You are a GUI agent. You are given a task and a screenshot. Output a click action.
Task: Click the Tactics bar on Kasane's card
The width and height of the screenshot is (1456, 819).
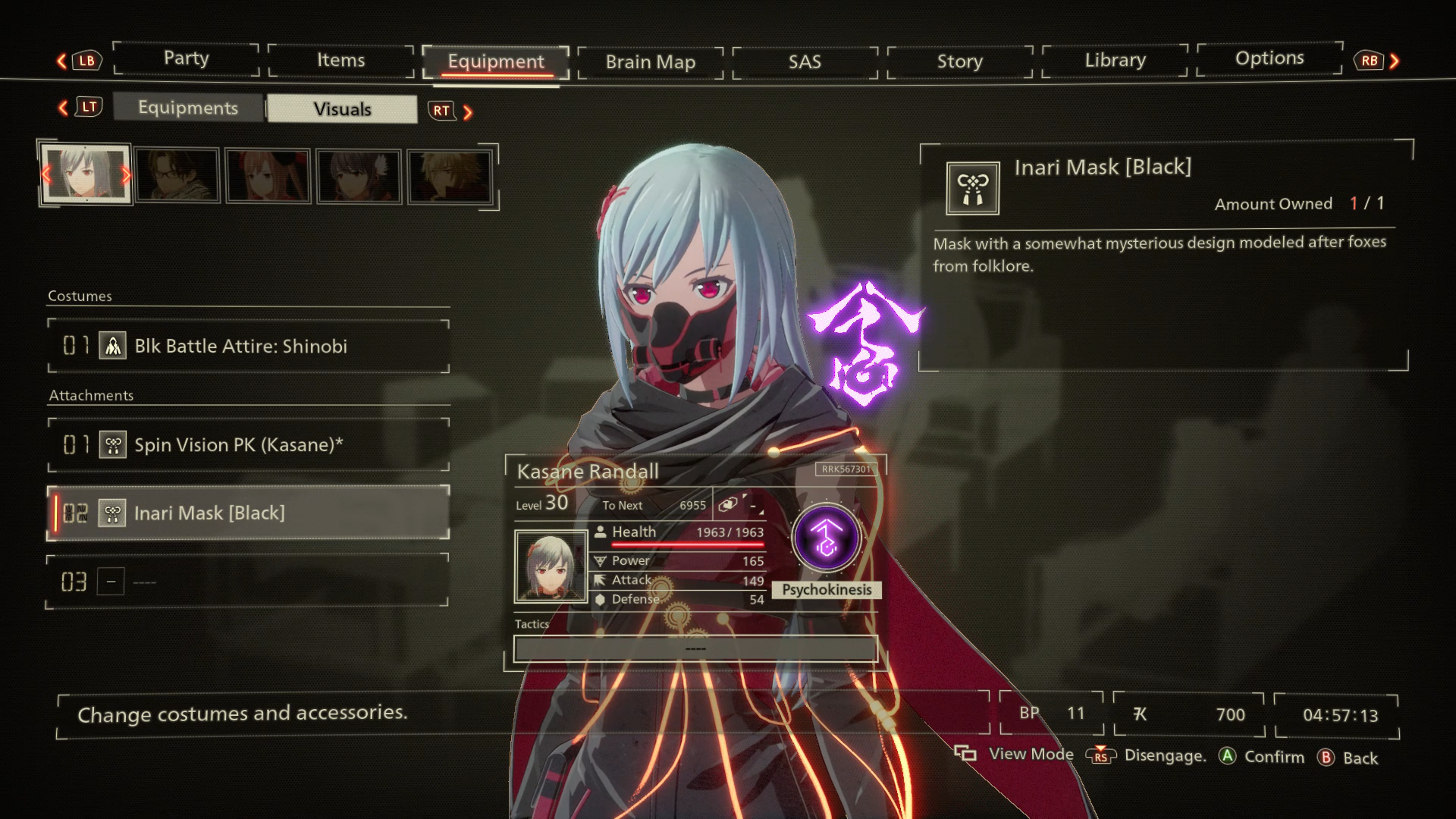click(695, 649)
